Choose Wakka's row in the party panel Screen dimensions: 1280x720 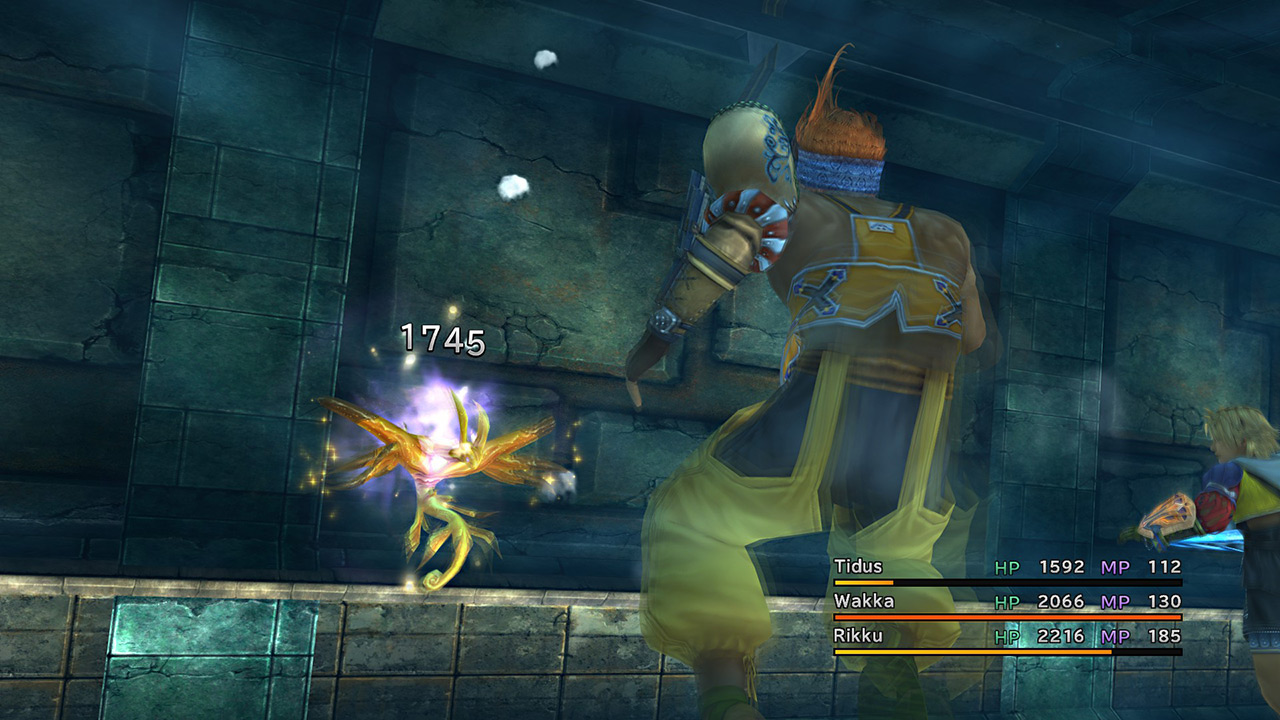pyautogui.click(x=864, y=601)
